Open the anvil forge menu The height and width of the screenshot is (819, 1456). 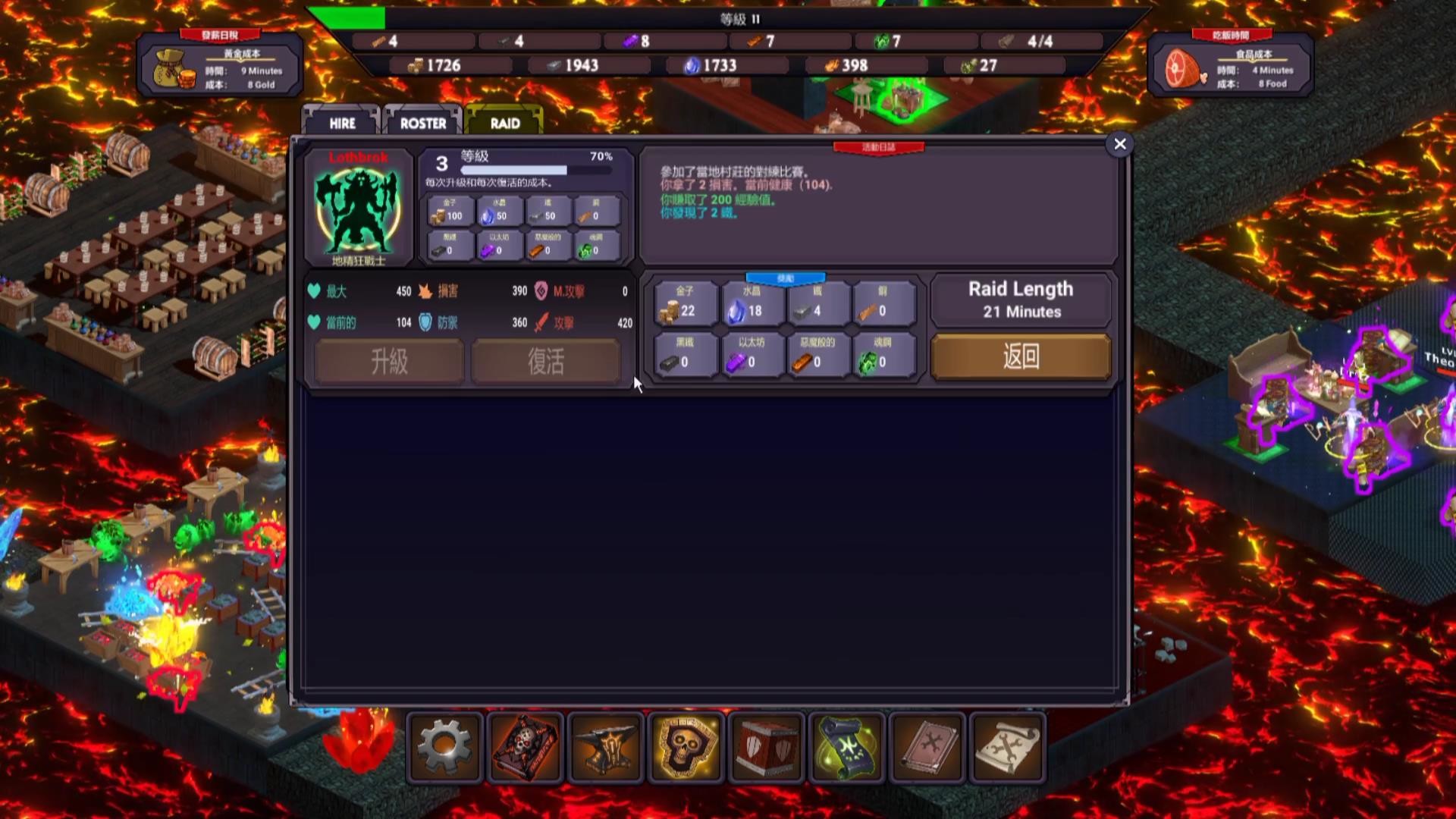pyautogui.click(x=607, y=748)
